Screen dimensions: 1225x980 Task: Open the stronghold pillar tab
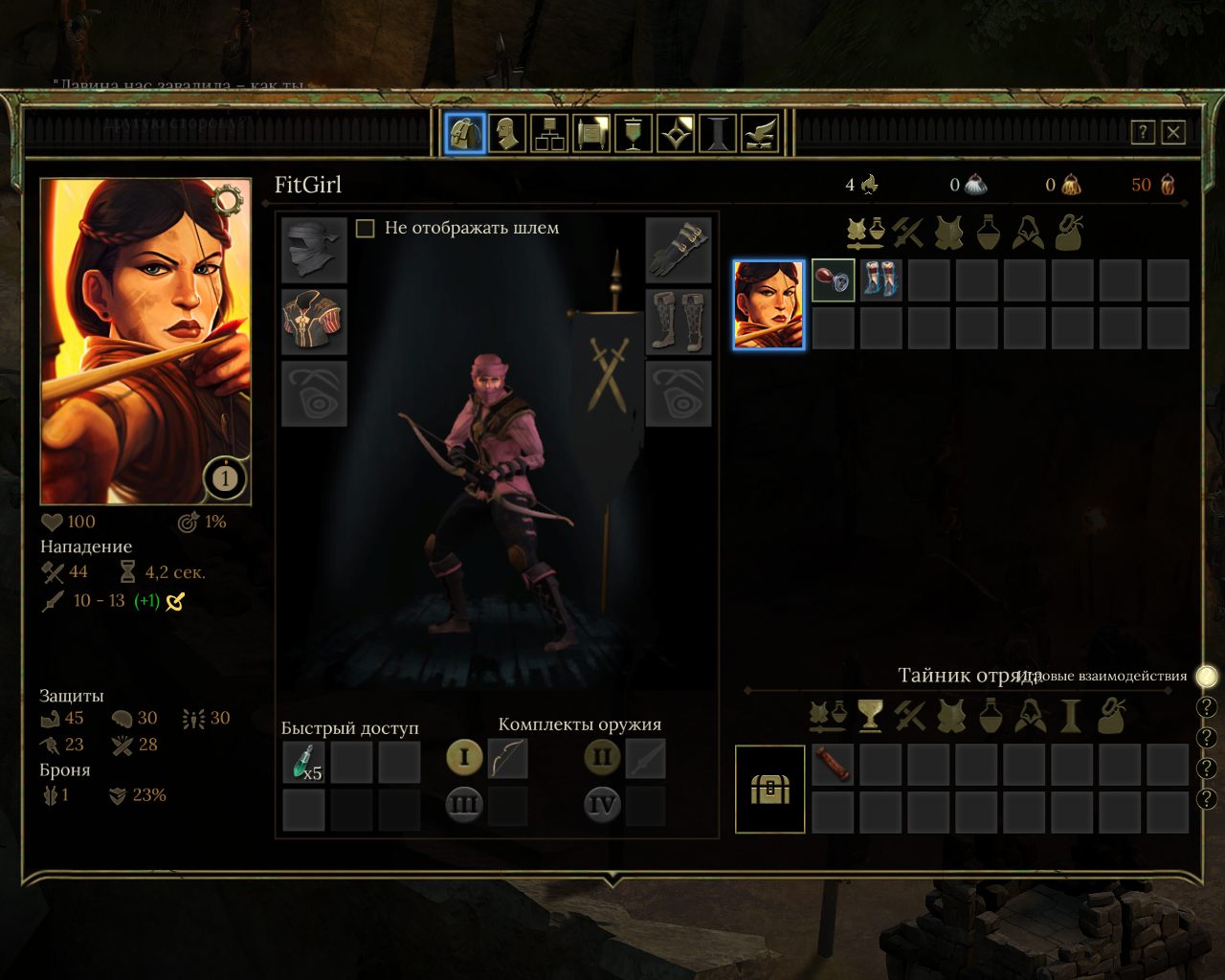(x=718, y=134)
